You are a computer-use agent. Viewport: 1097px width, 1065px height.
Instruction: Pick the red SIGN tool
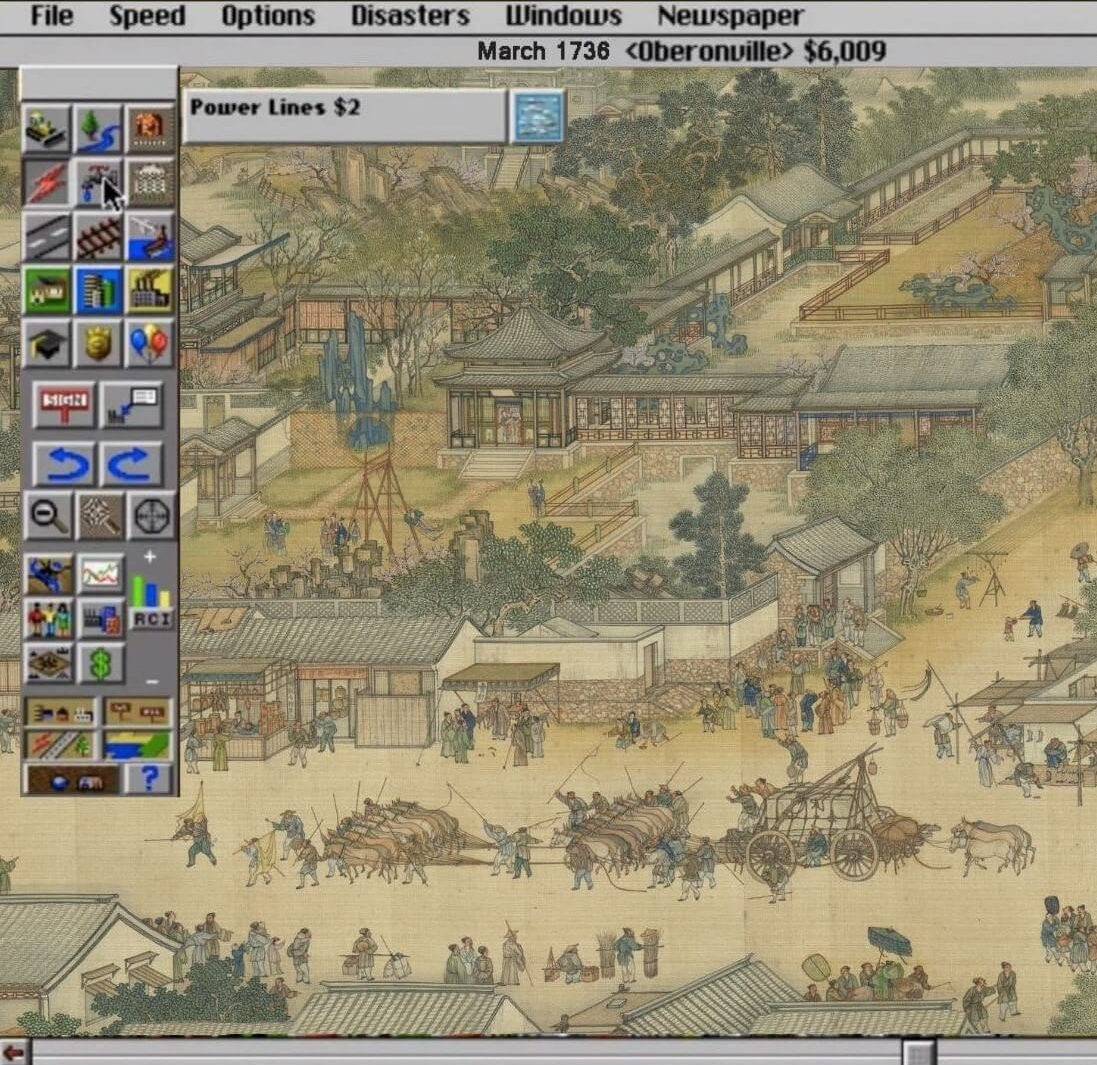[63, 404]
